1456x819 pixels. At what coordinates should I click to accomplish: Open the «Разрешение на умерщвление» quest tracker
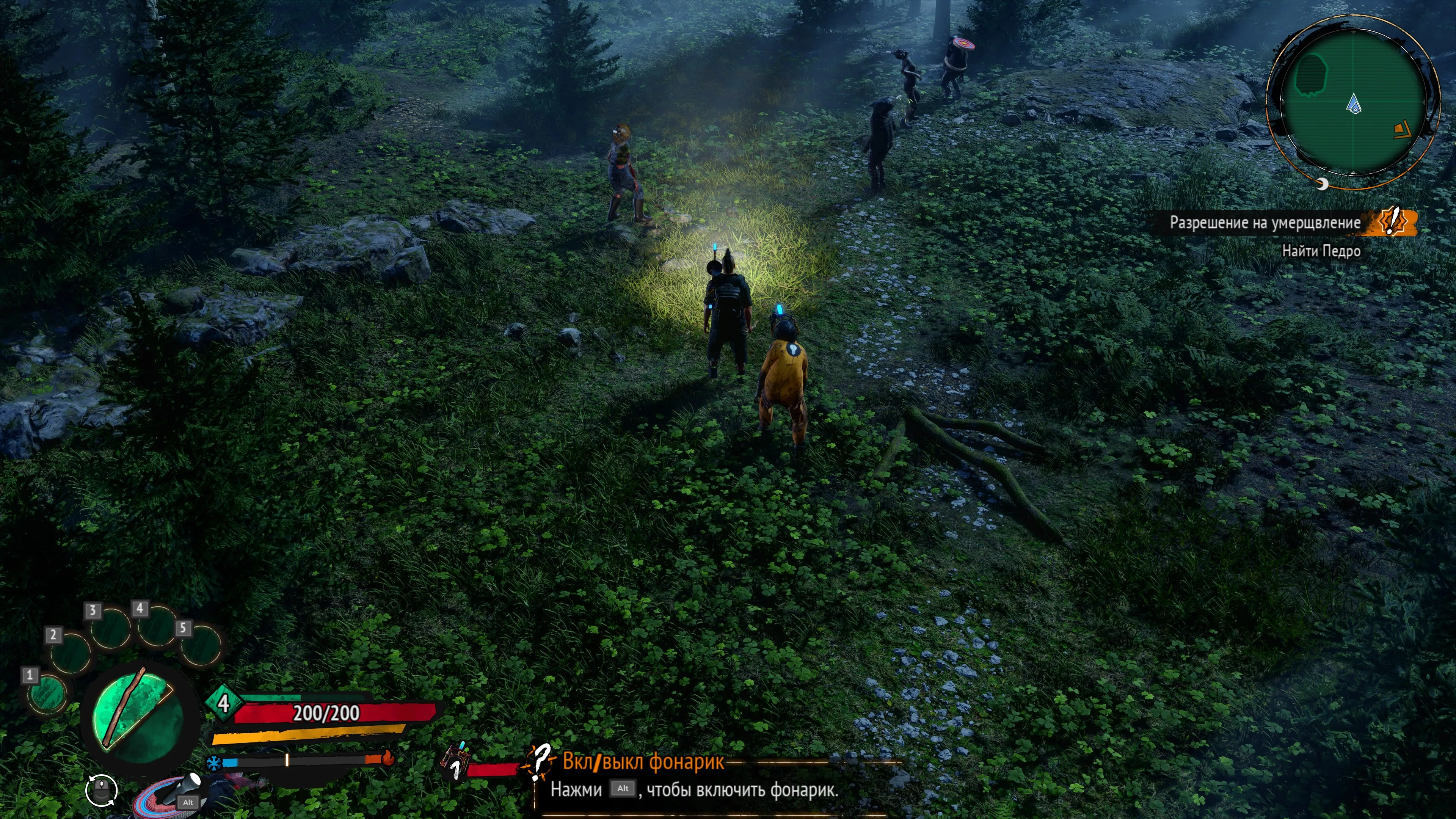(x=1265, y=223)
